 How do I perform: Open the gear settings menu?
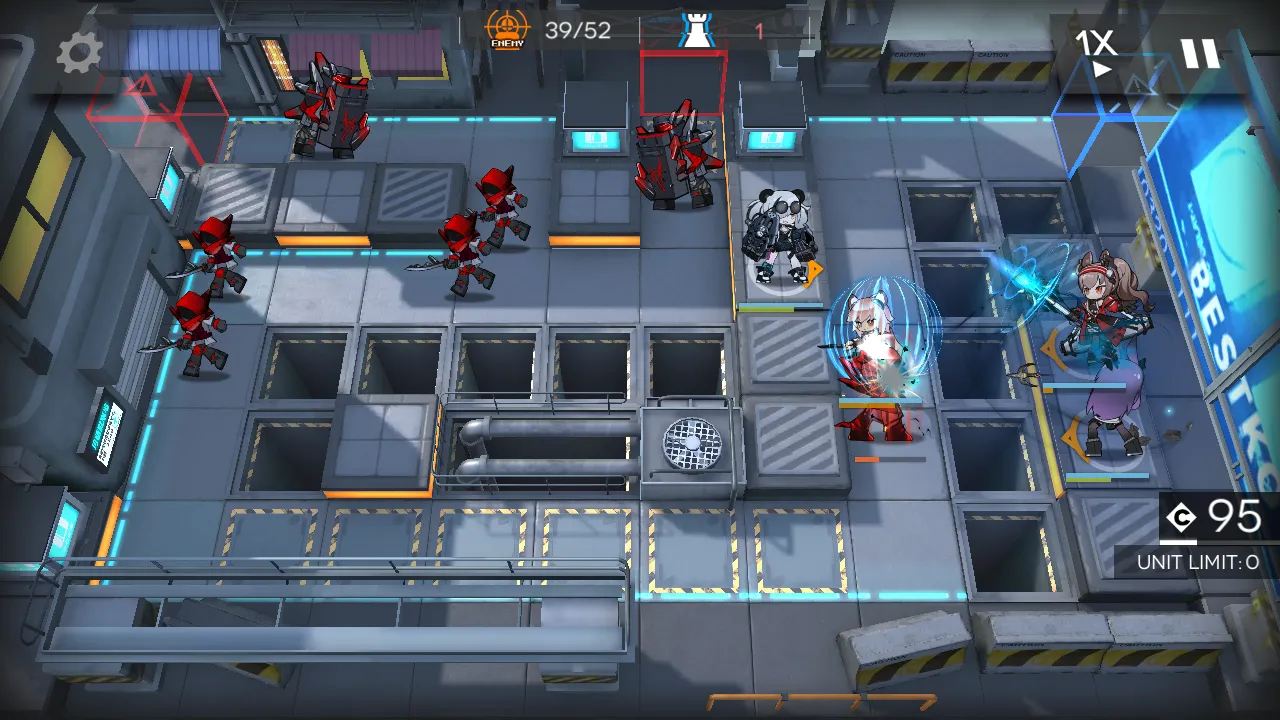click(x=79, y=53)
